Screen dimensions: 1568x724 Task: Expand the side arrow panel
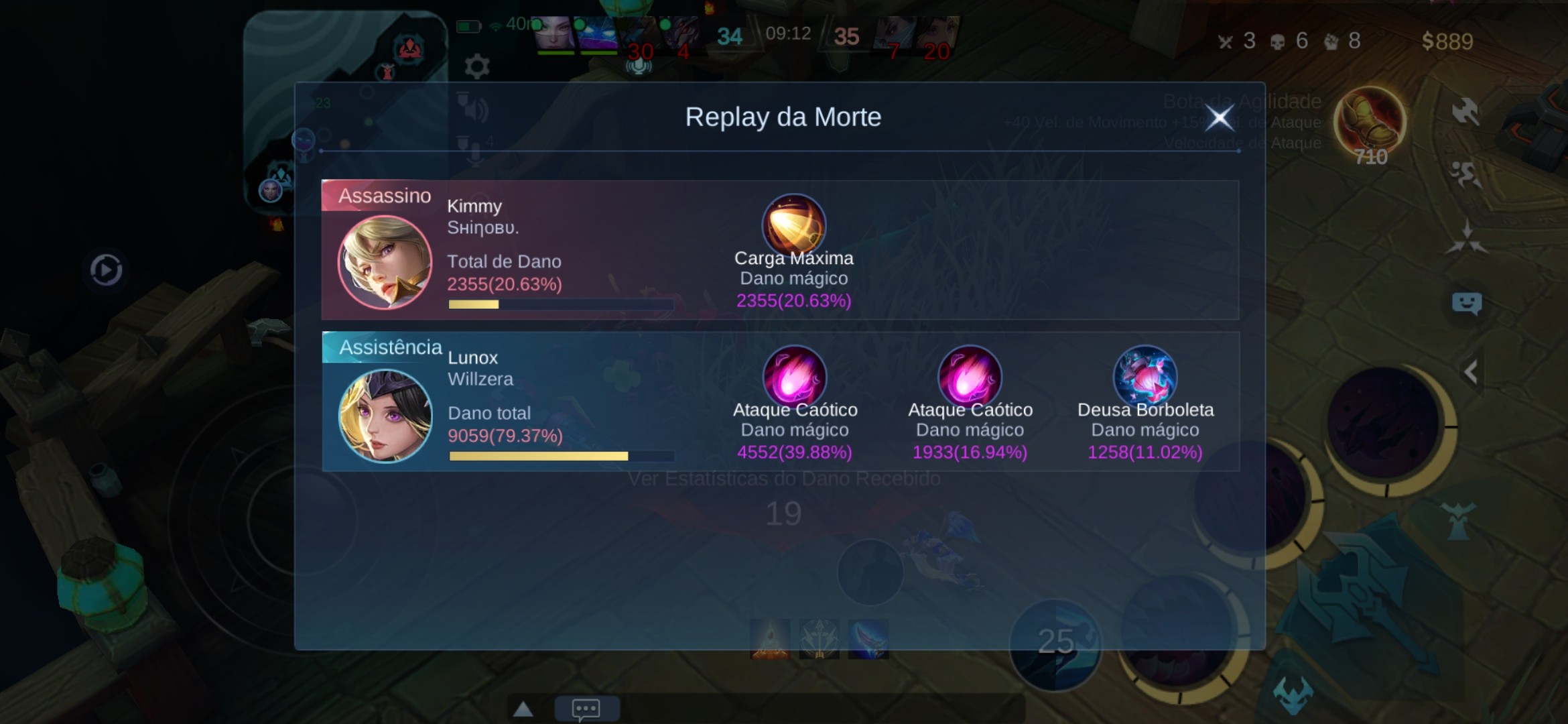(1472, 371)
